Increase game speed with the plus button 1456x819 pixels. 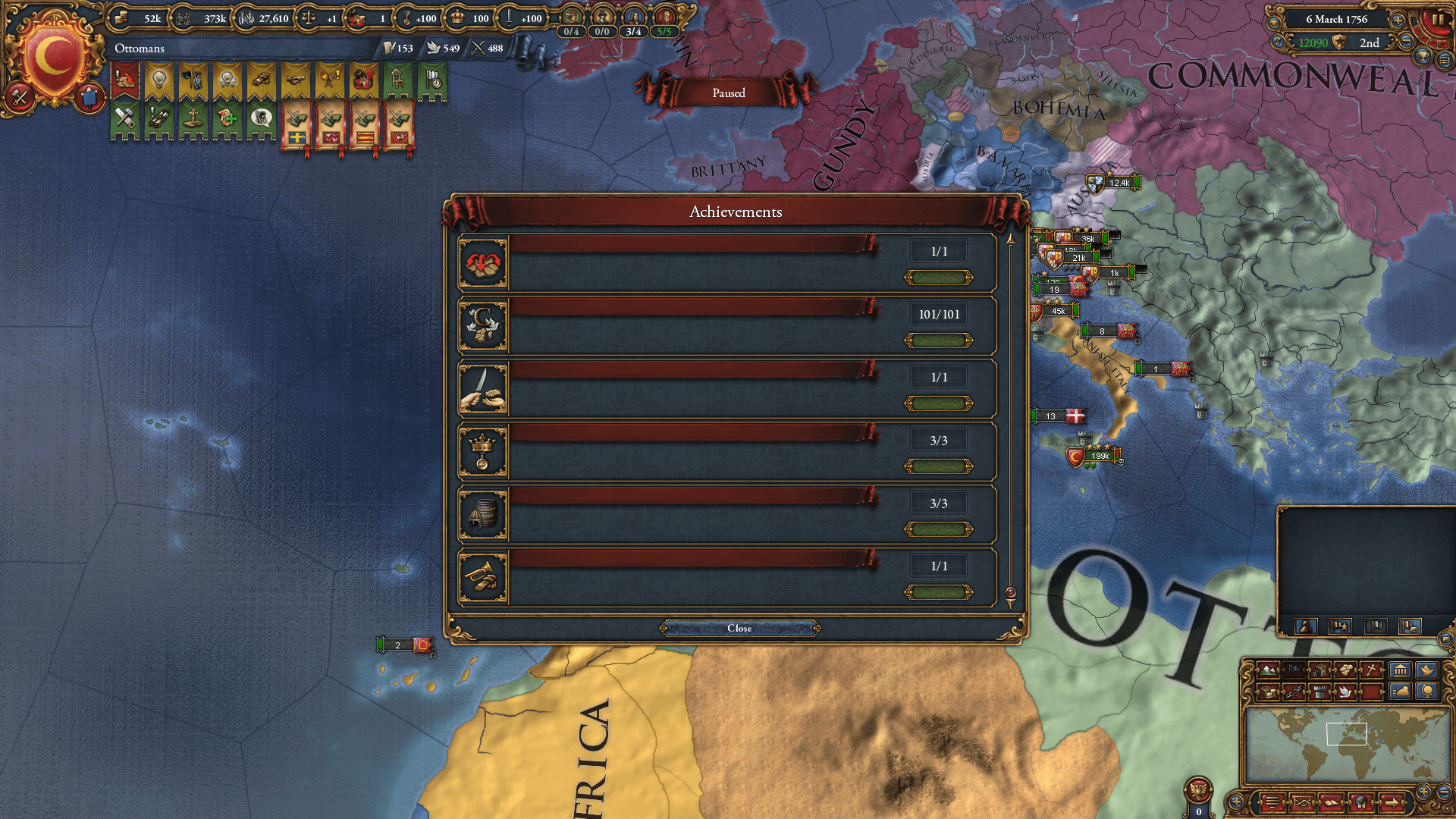coord(1398,21)
